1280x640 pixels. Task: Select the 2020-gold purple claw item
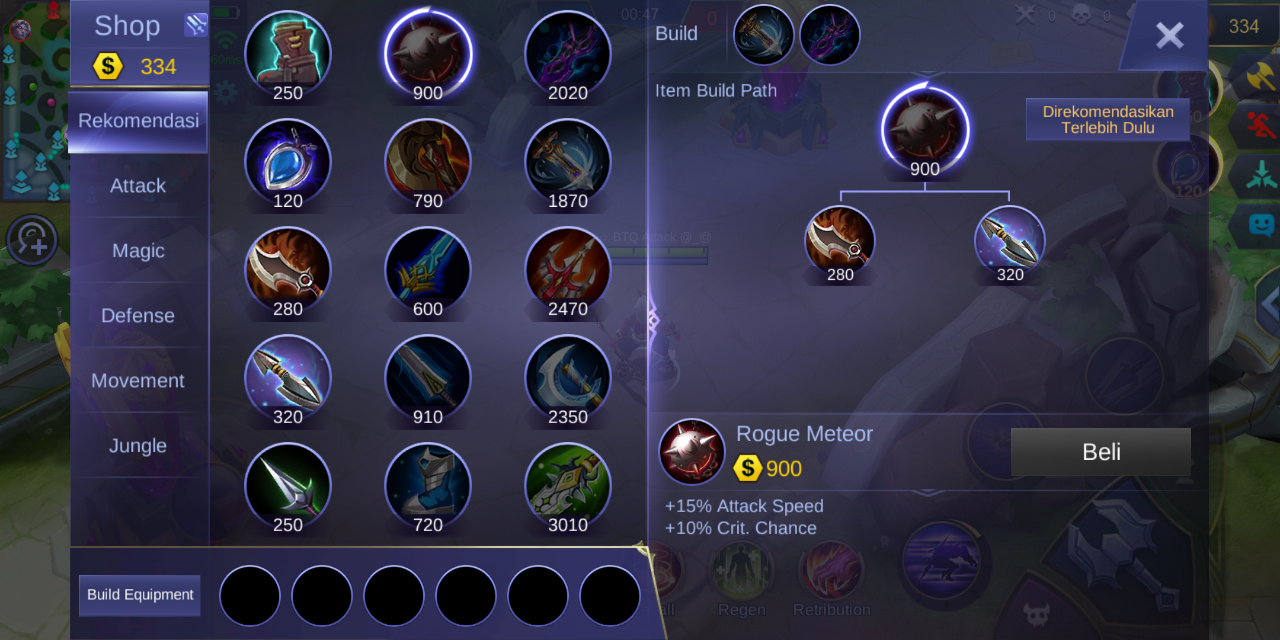tap(568, 53)
